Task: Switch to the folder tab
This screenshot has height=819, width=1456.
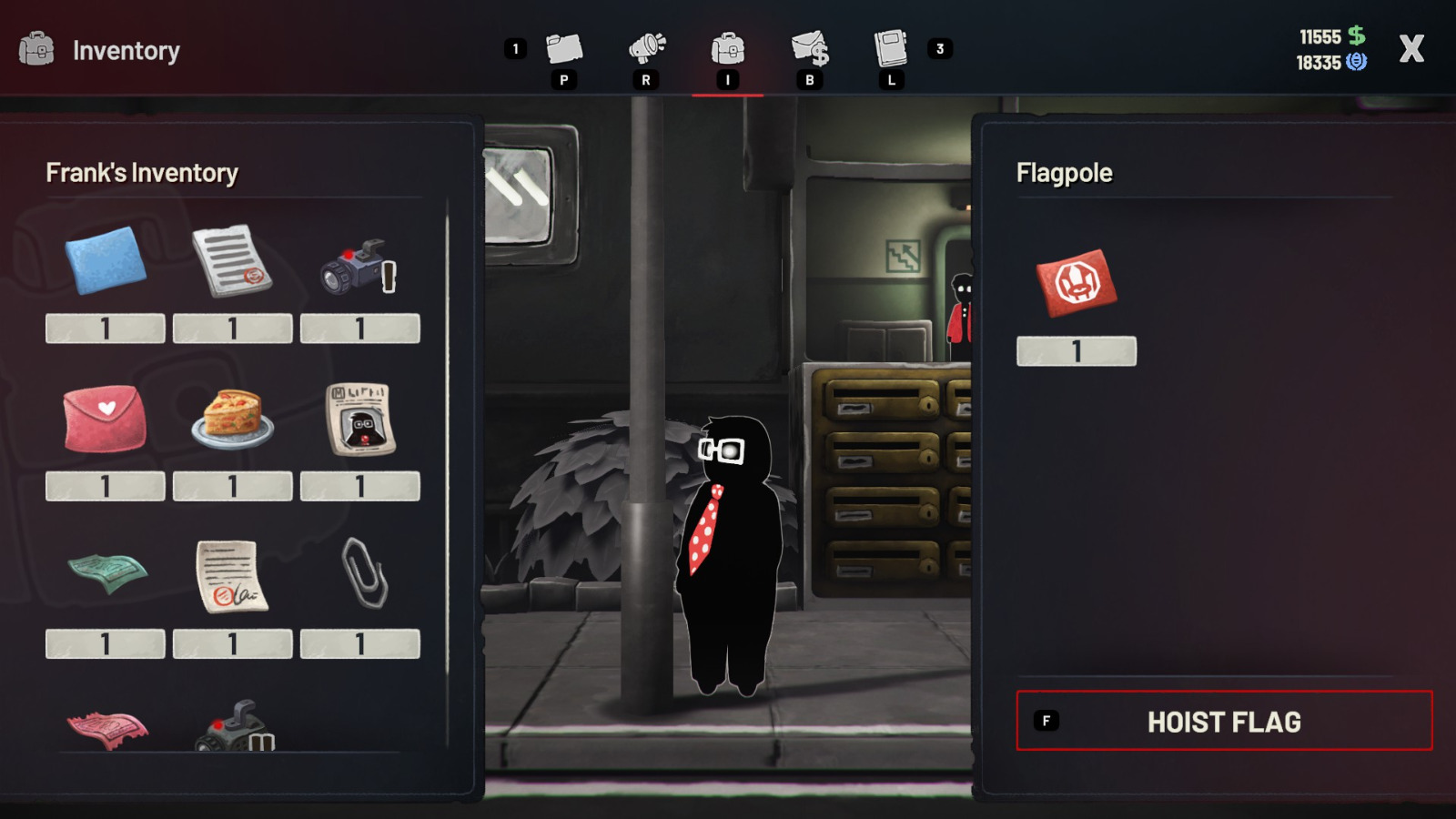Action: coord(563,49)
